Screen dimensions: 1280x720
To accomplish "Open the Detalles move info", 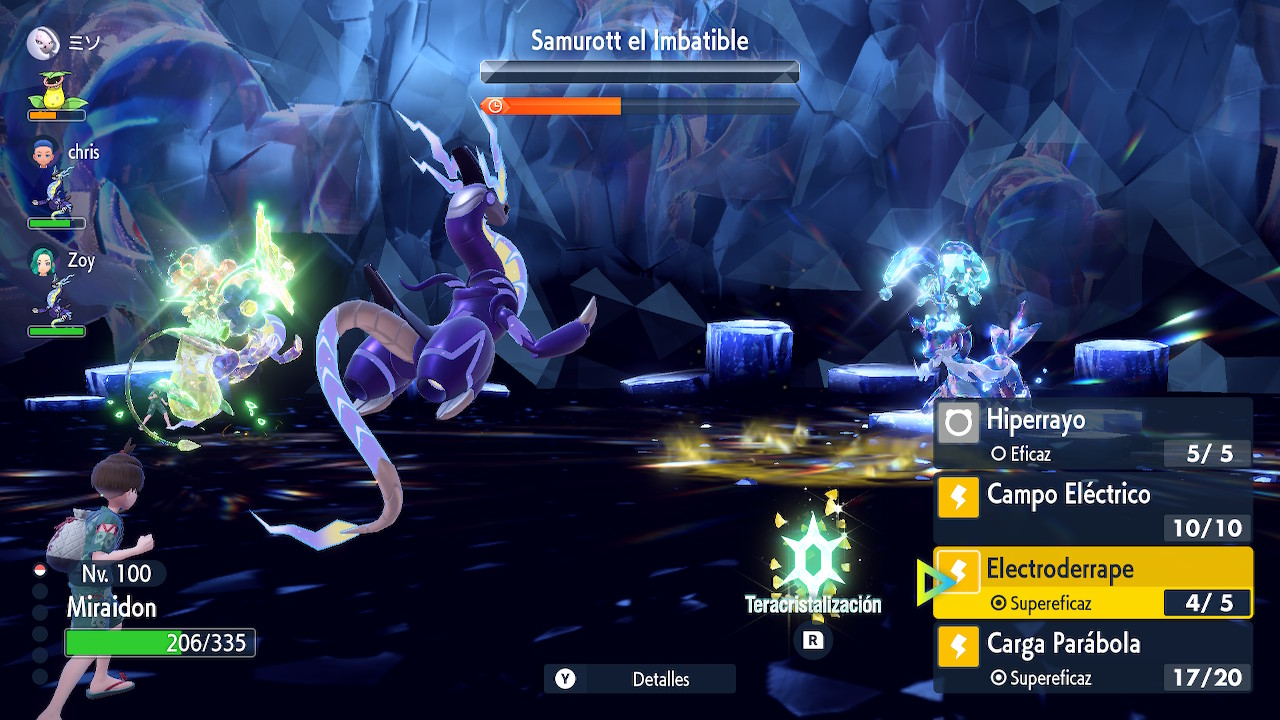I will 640,679.
